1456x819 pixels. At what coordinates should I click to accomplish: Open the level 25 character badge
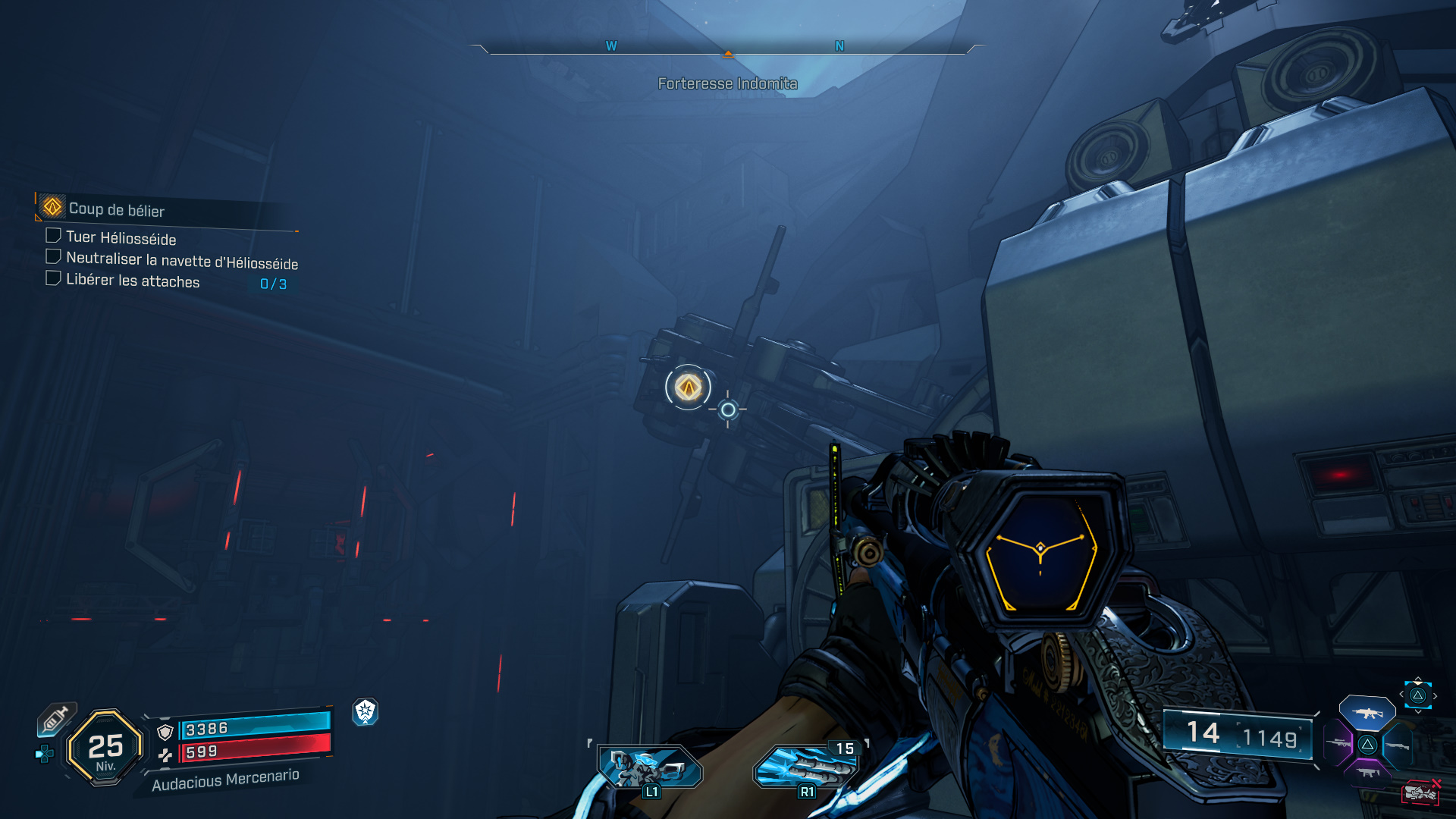105,748
